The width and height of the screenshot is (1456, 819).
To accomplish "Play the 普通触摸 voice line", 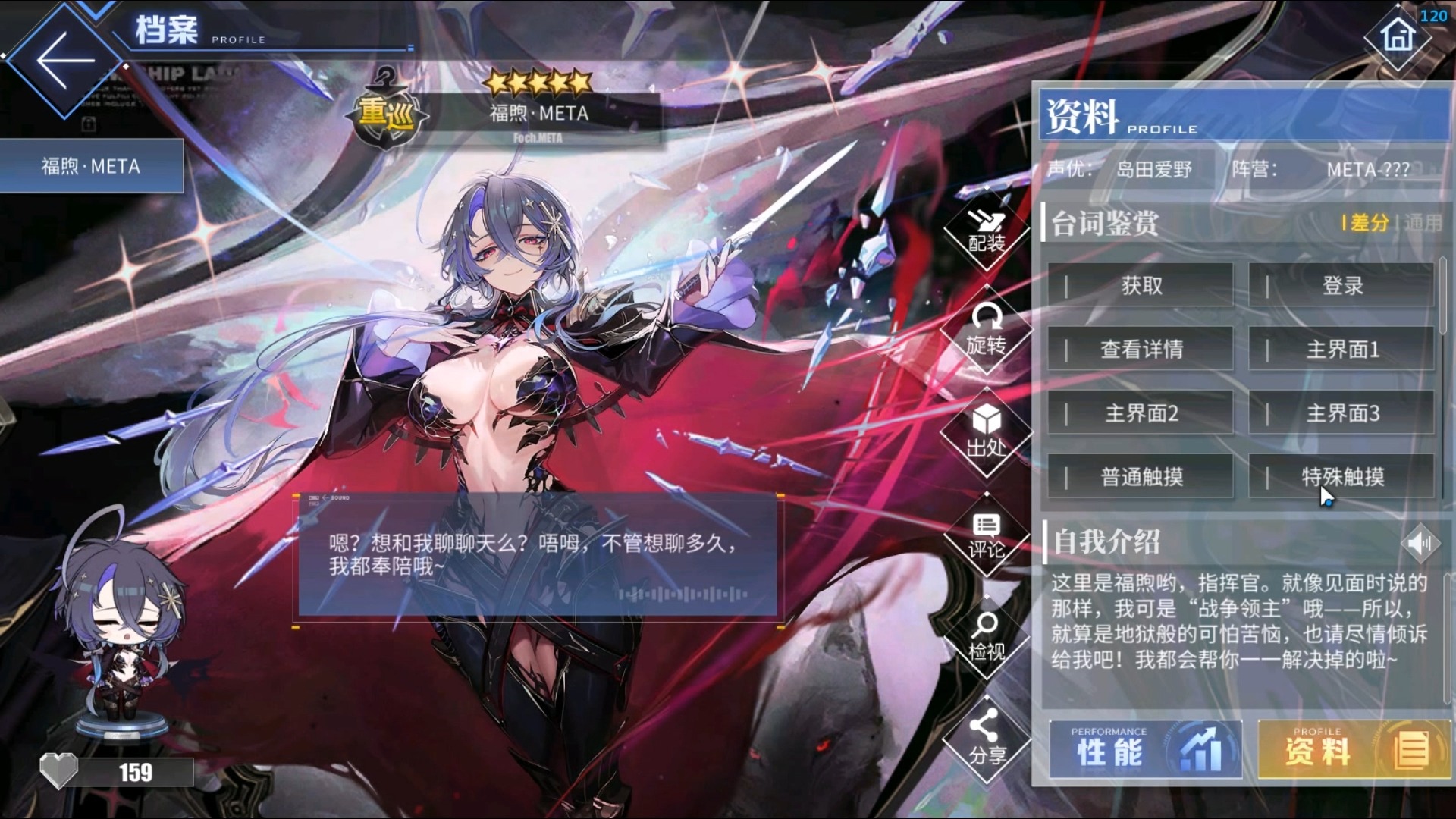I will [x=1141, y=477].
